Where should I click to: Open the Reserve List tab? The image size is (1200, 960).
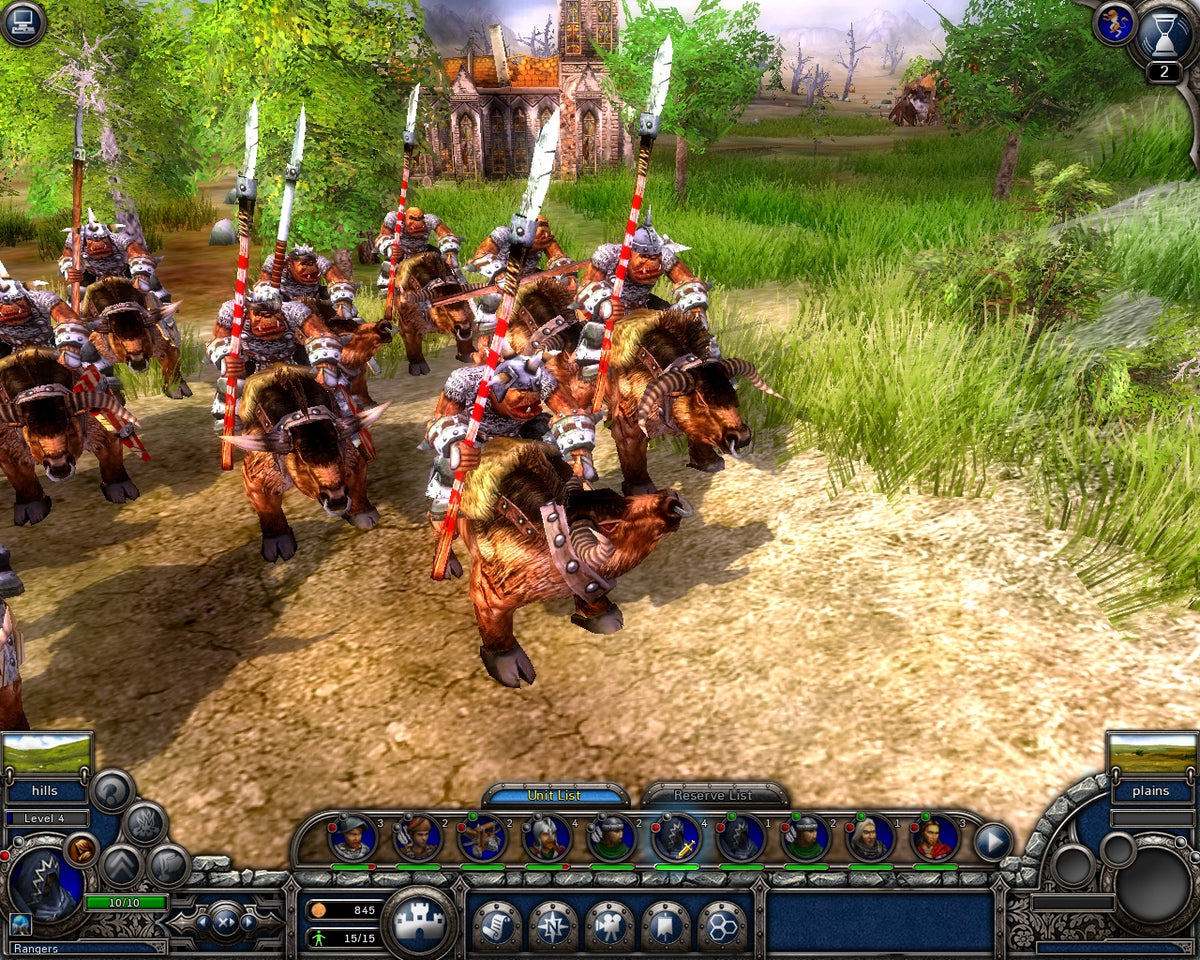[x=713, y=795]
